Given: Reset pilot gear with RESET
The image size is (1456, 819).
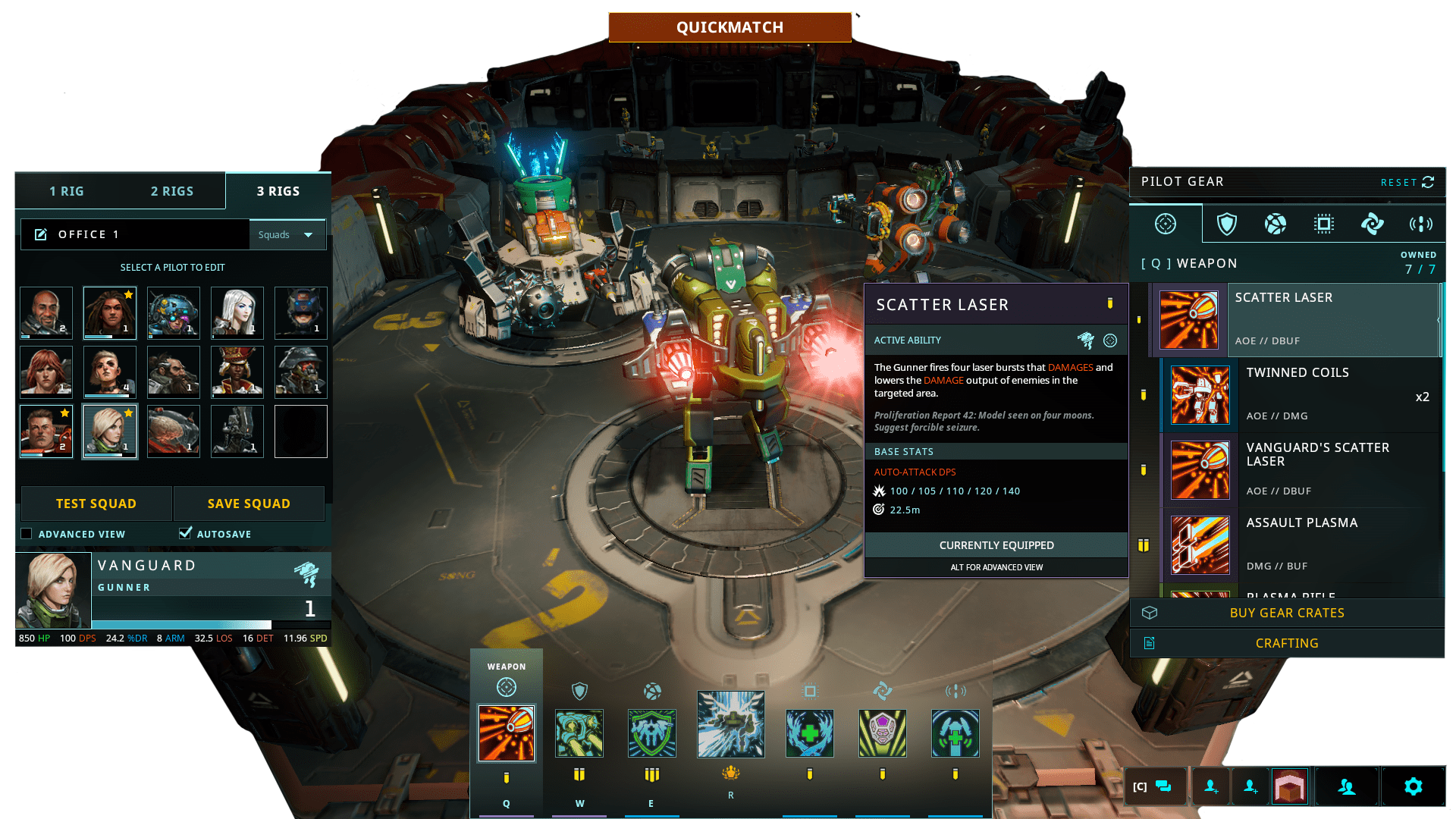Looking at the screenshot, I should click(x=1407, y=182).
